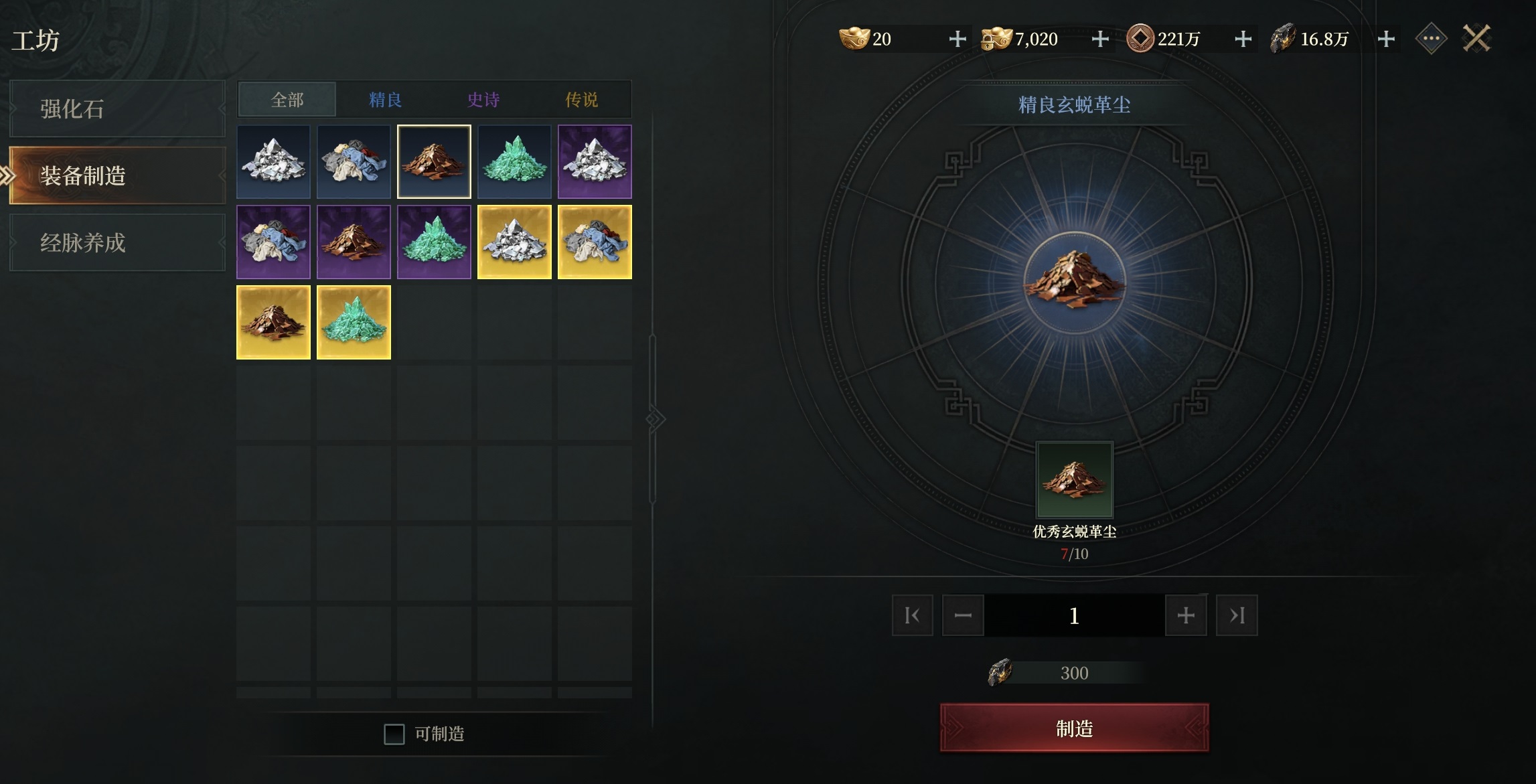Select the brown leather dust on gold background
The width and height of the screenshot is (1536, 784).
coord(273,322)
